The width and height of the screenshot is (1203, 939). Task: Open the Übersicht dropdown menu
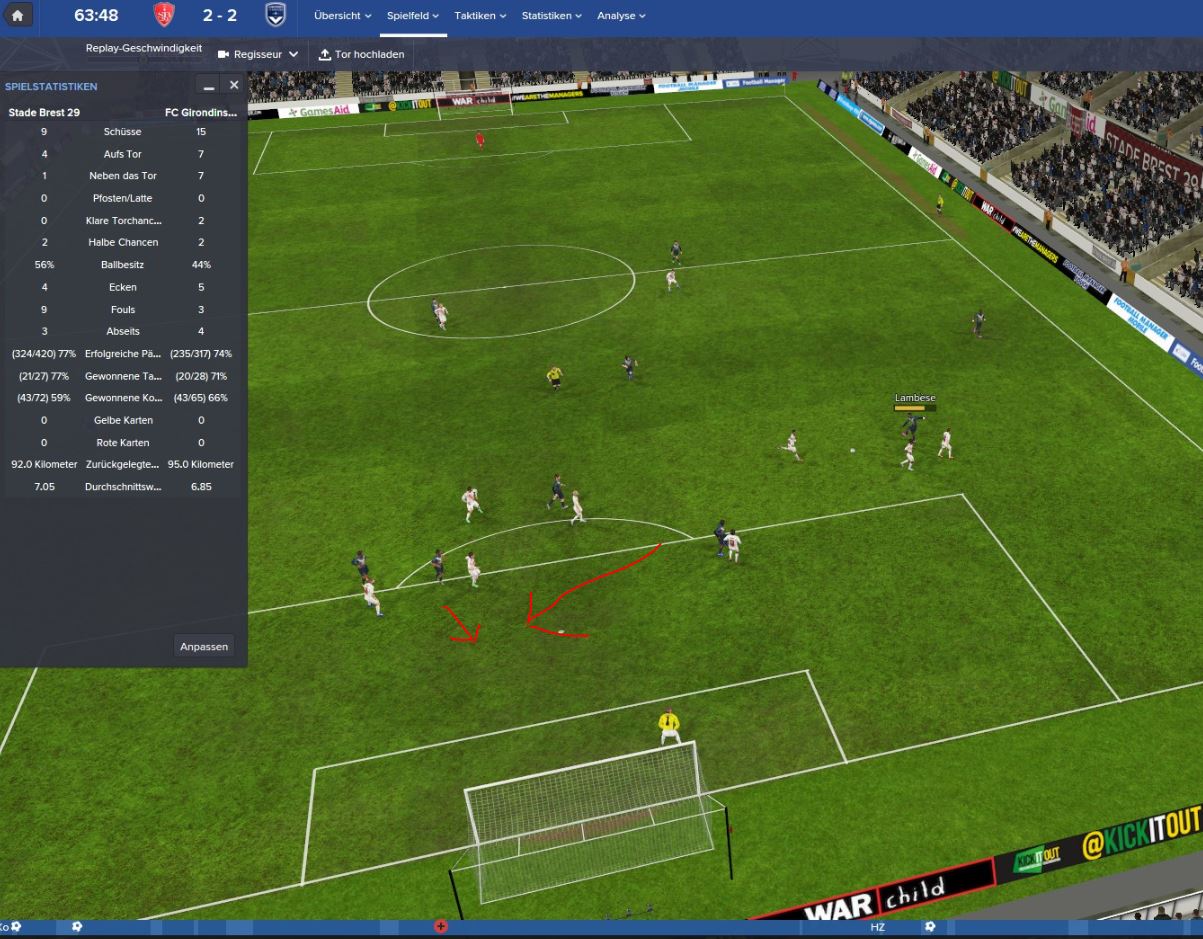(x=342, y=16)
